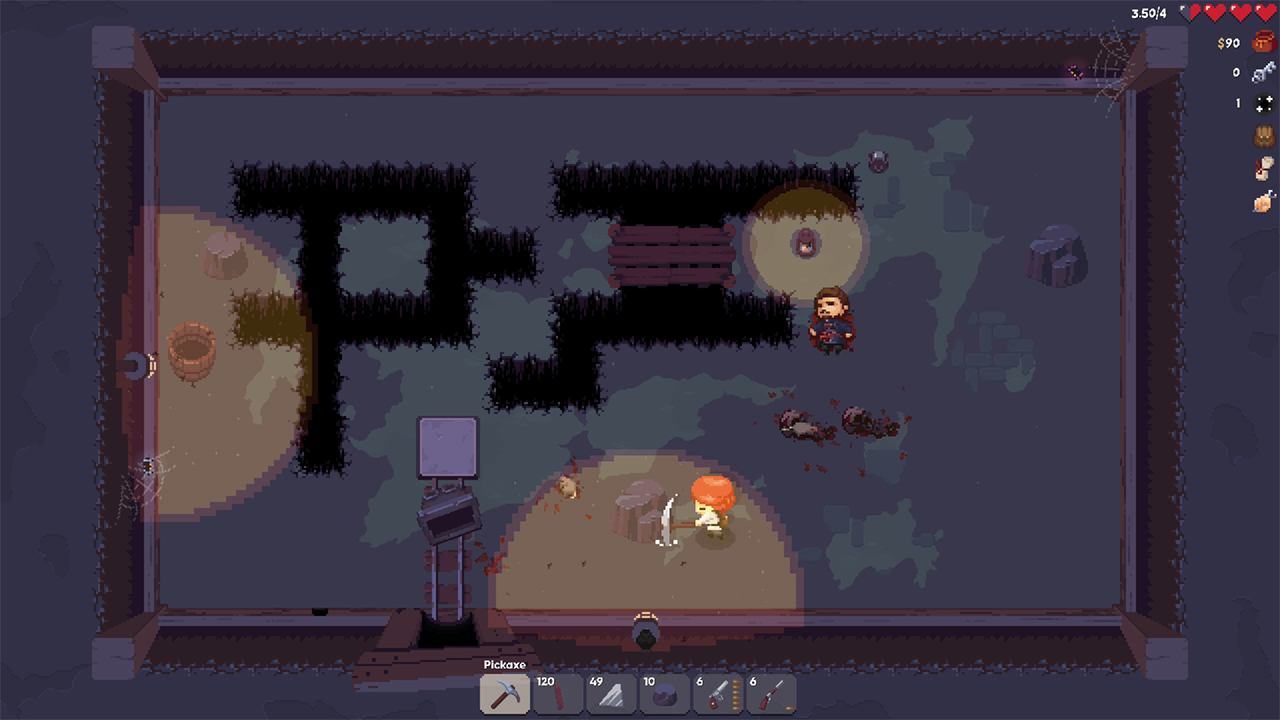Click the partially filled leftmost heart
Image resolution: width=1280 pixels, height=720 pixels.
1188,12
